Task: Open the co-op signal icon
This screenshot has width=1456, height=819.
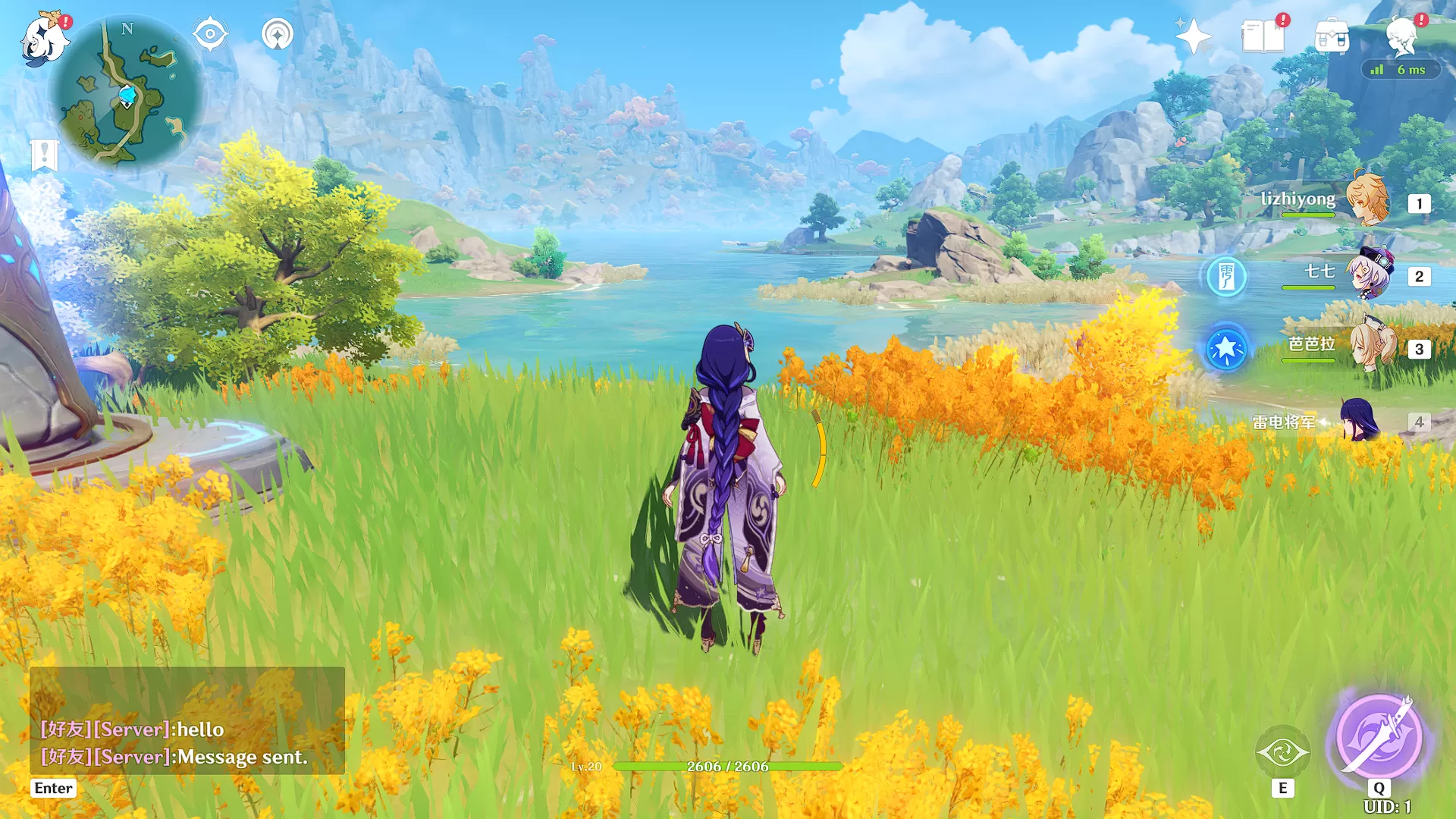Action: point(278,34)
